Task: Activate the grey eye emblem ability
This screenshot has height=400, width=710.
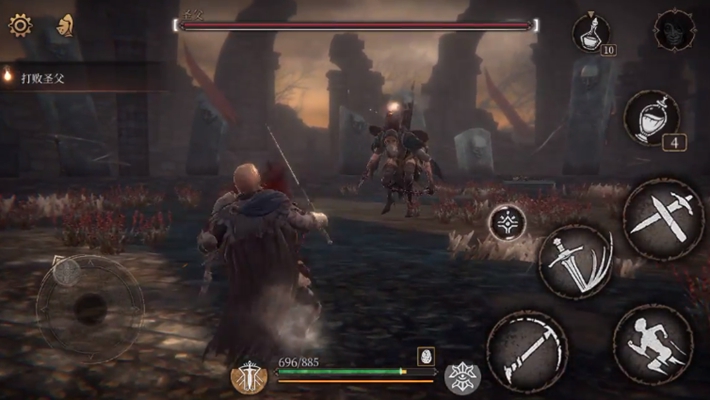Action: [x=462, y=376]
